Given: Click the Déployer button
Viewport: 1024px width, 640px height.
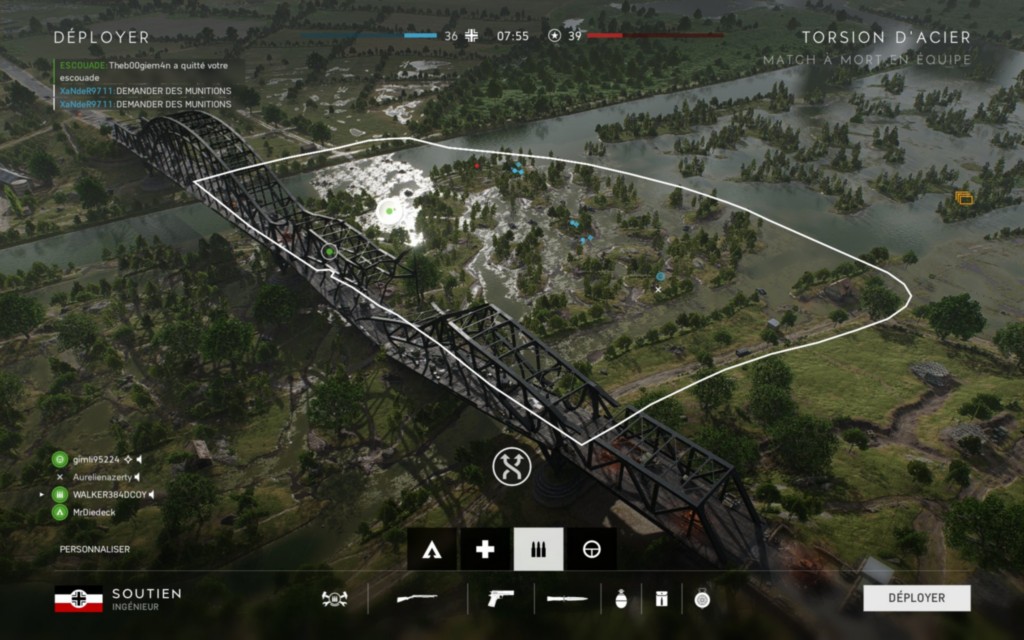Looking at the screenshot, I should (x=917, y=598).
